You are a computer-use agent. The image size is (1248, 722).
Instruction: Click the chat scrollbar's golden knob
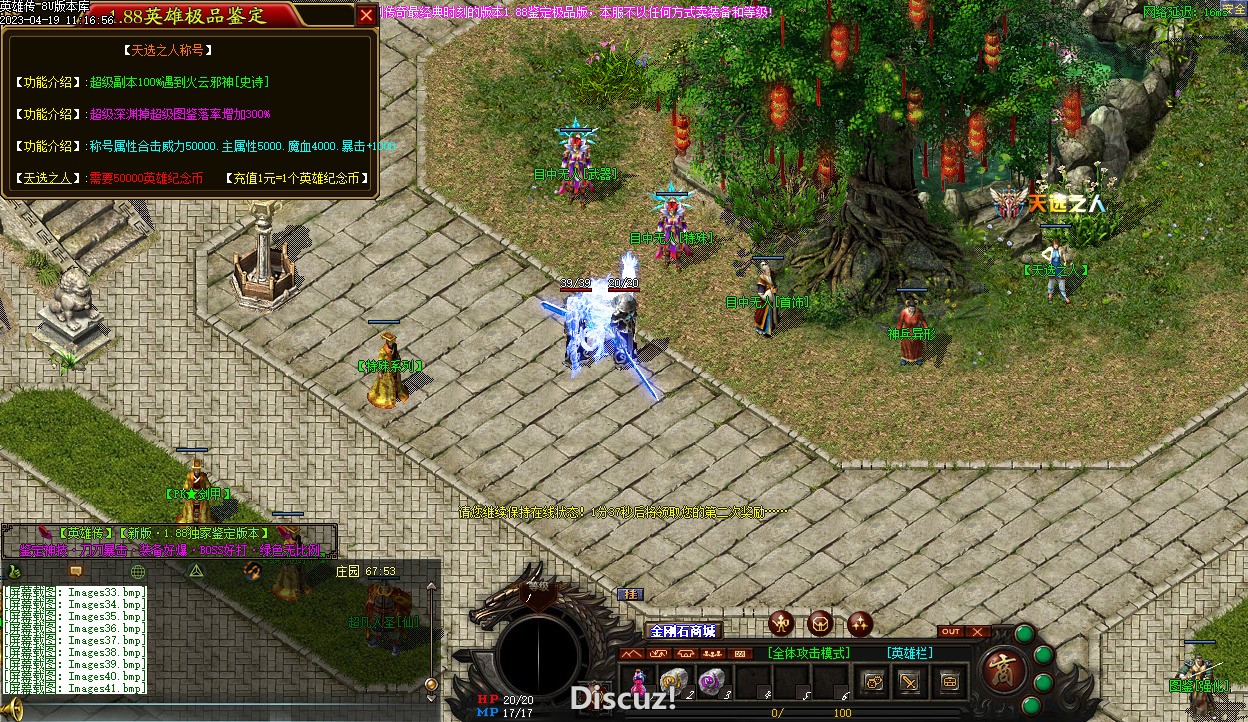[431, 684]
